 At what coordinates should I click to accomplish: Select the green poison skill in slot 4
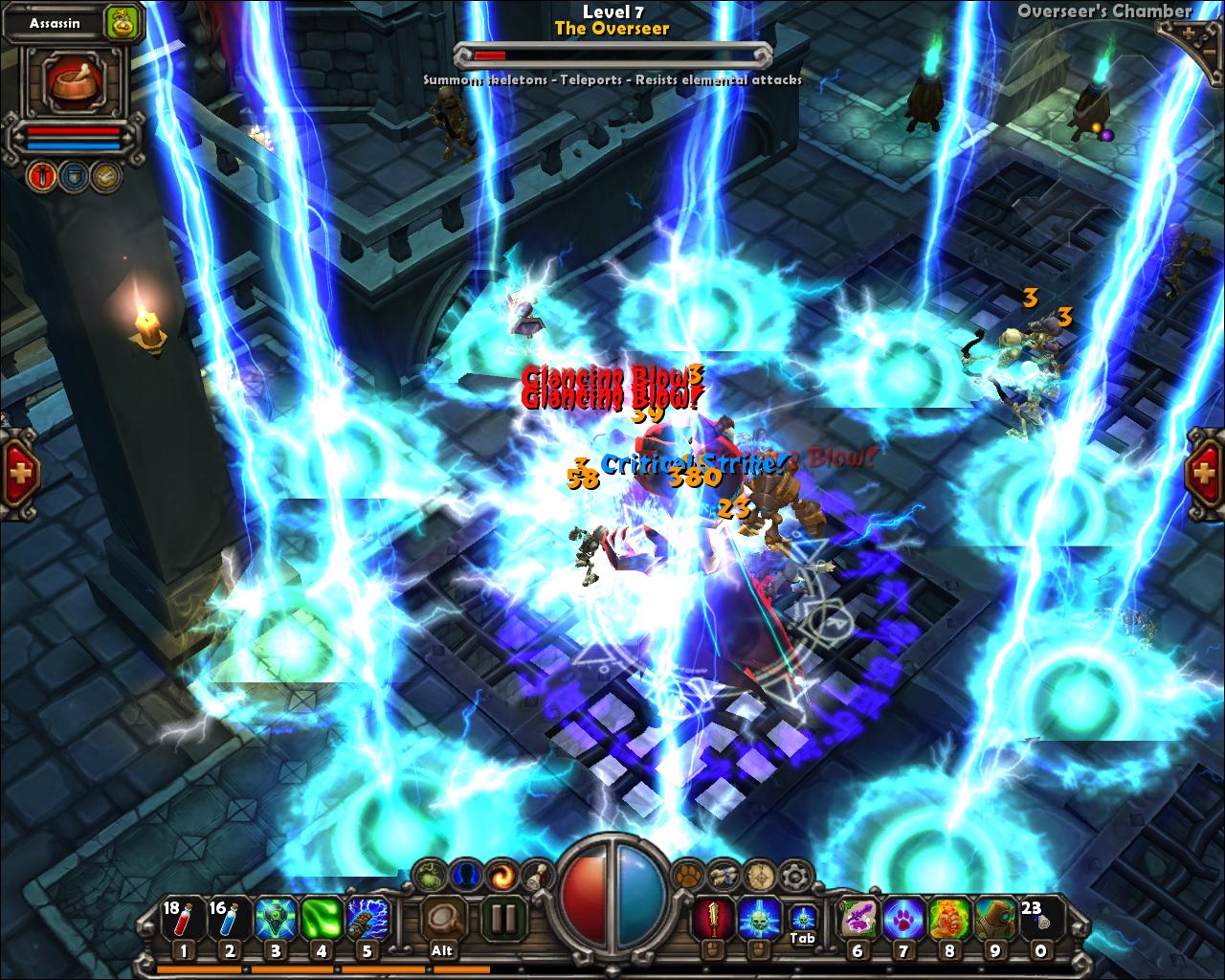[x=321, y=919]
